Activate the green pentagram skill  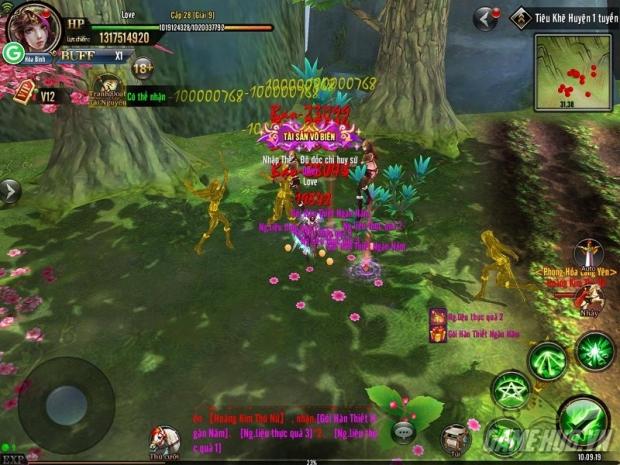click(509, 389)
